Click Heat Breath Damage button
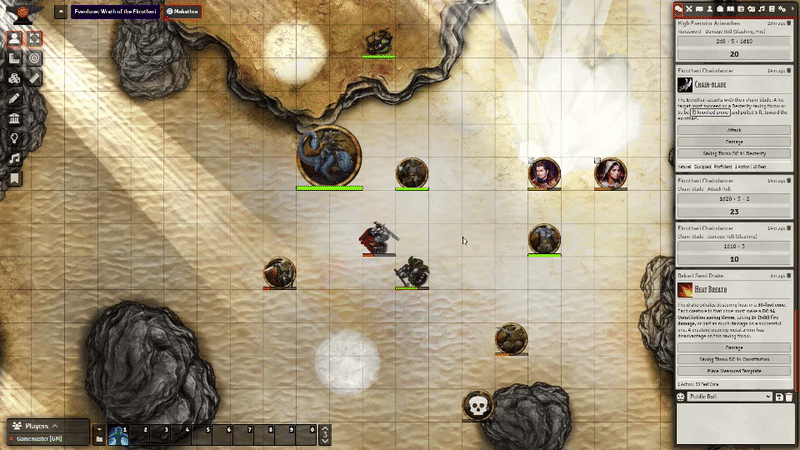800x450 pixels. point(734,347)
